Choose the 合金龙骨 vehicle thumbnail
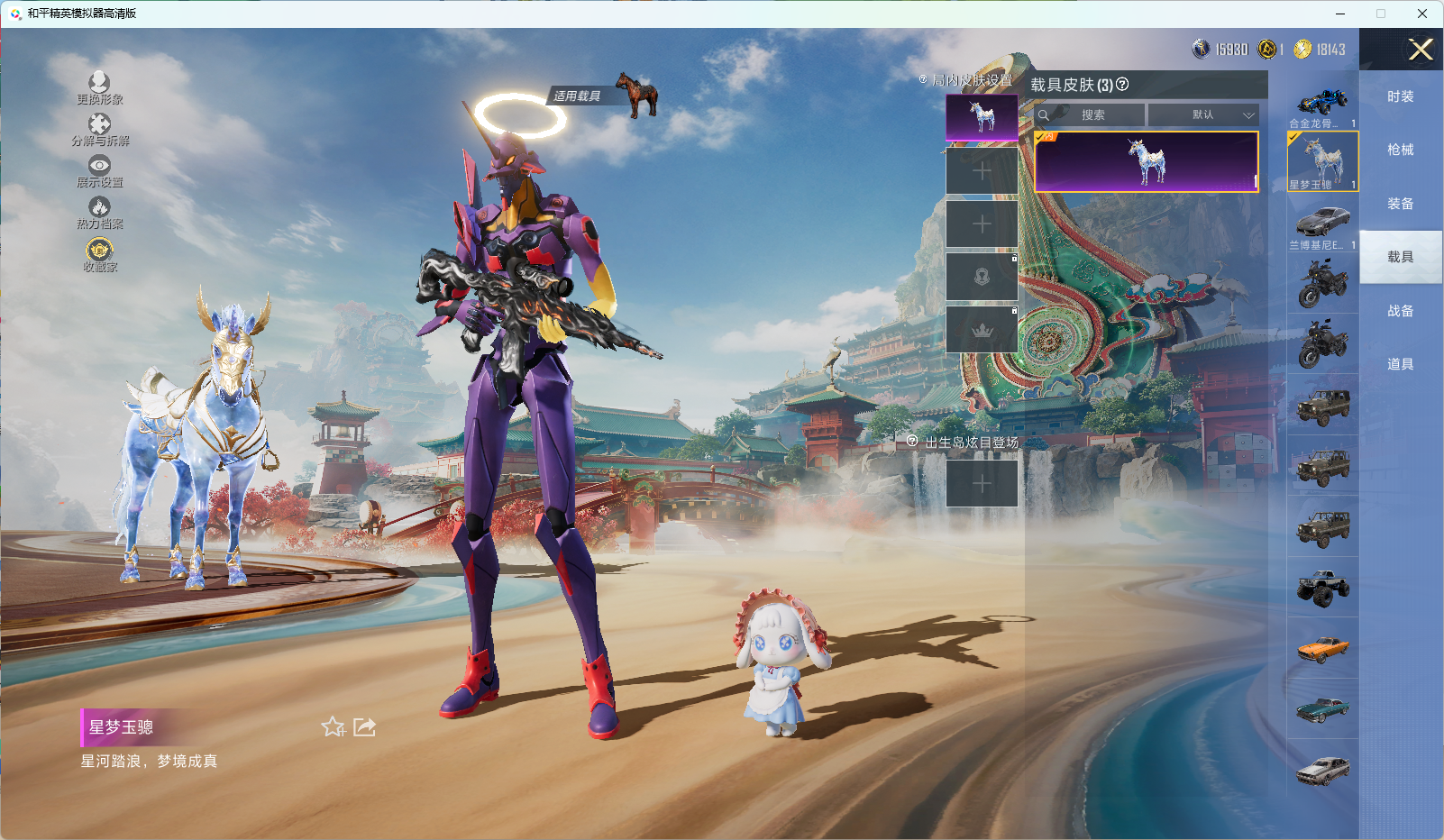 pos(1322,103)
